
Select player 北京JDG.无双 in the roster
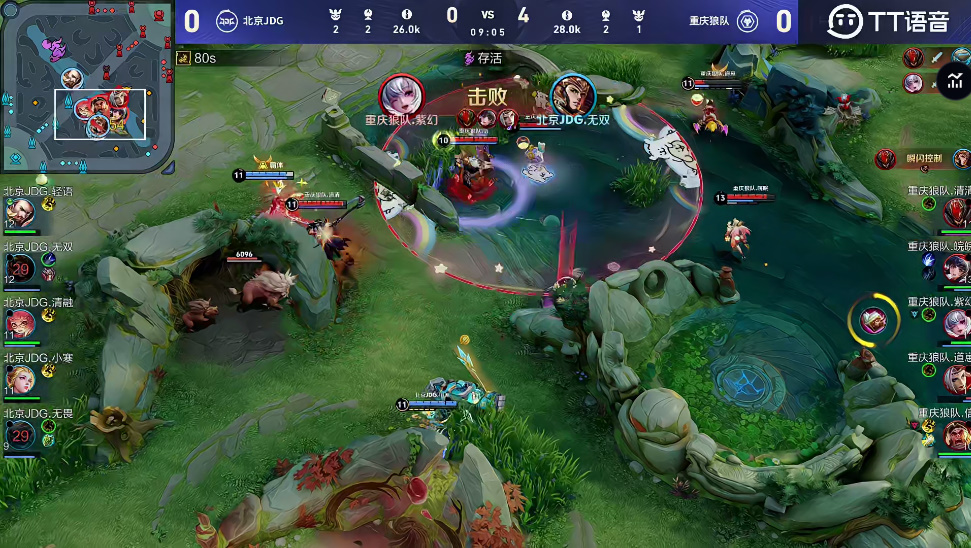point(19,267)
